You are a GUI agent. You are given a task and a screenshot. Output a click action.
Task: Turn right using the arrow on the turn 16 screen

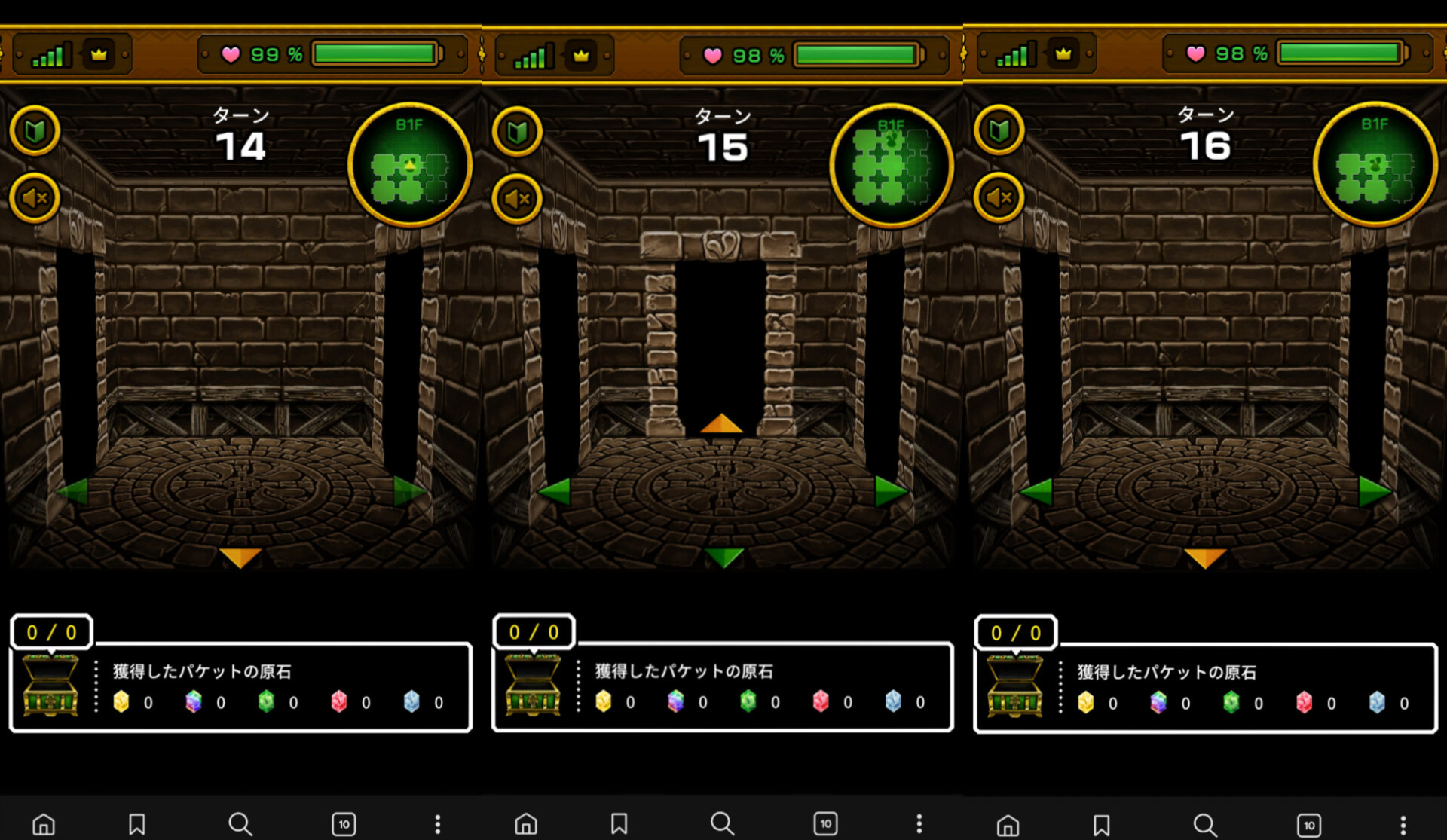pyautogui.click(x=1373, y=491)
